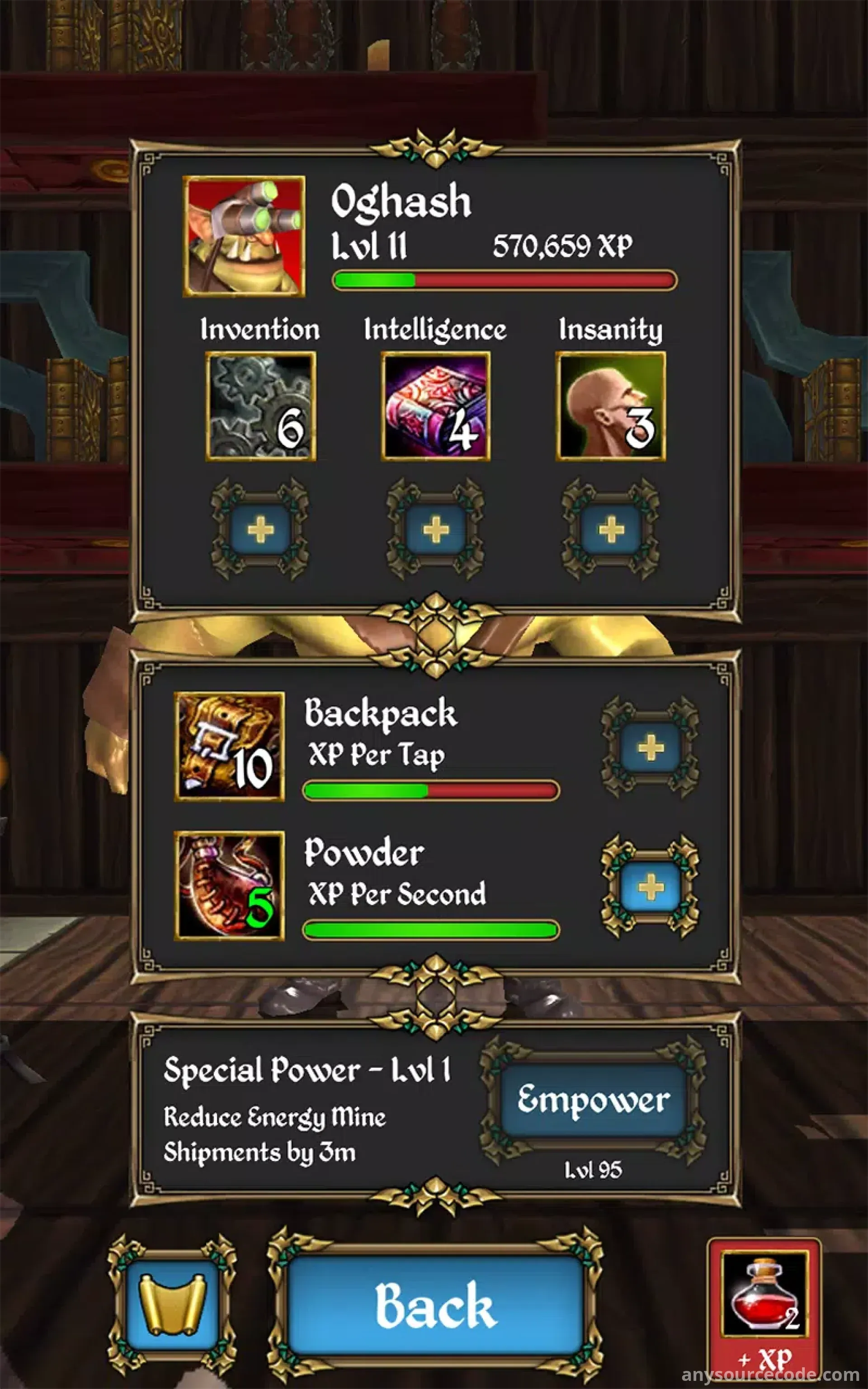The width and height of the screenshot is (868, 1389).
Task: Select the Invention gears icon
Action: coord(261,406)
